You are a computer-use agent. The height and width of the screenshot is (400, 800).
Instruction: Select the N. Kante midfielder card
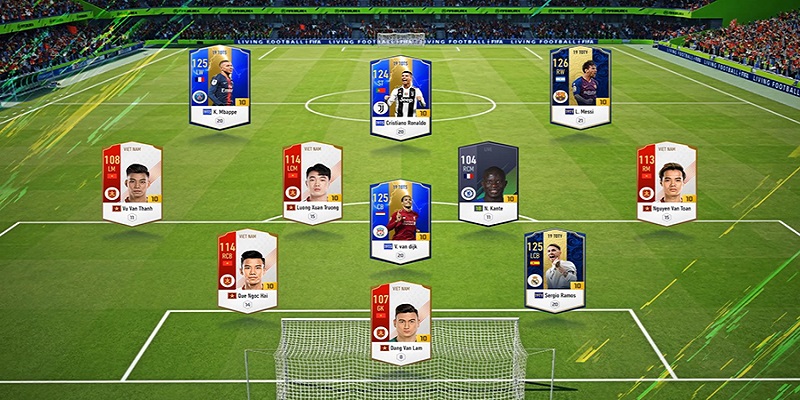(488, 183)
